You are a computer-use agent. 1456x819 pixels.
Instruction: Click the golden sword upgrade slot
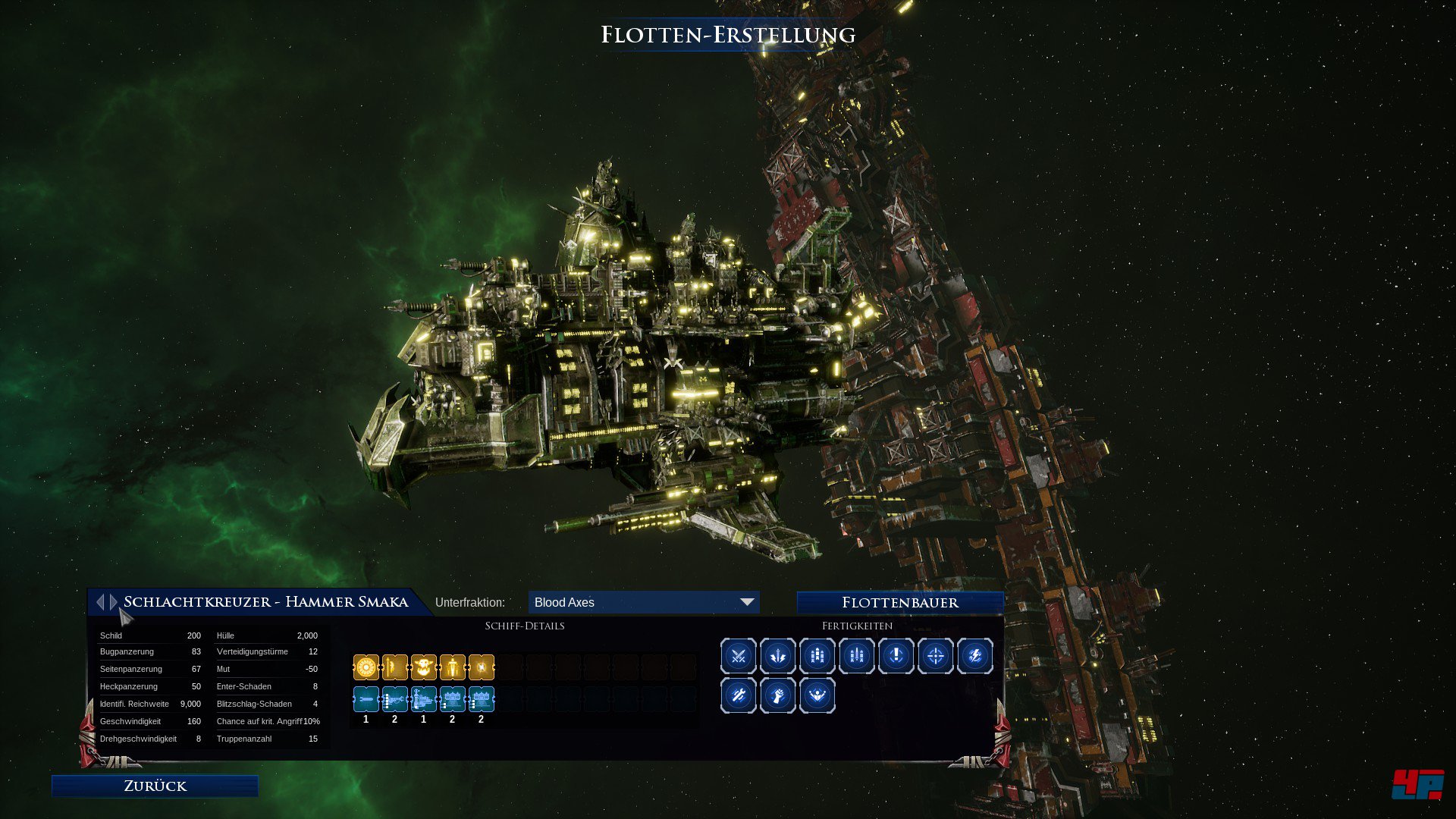[453, 667]
